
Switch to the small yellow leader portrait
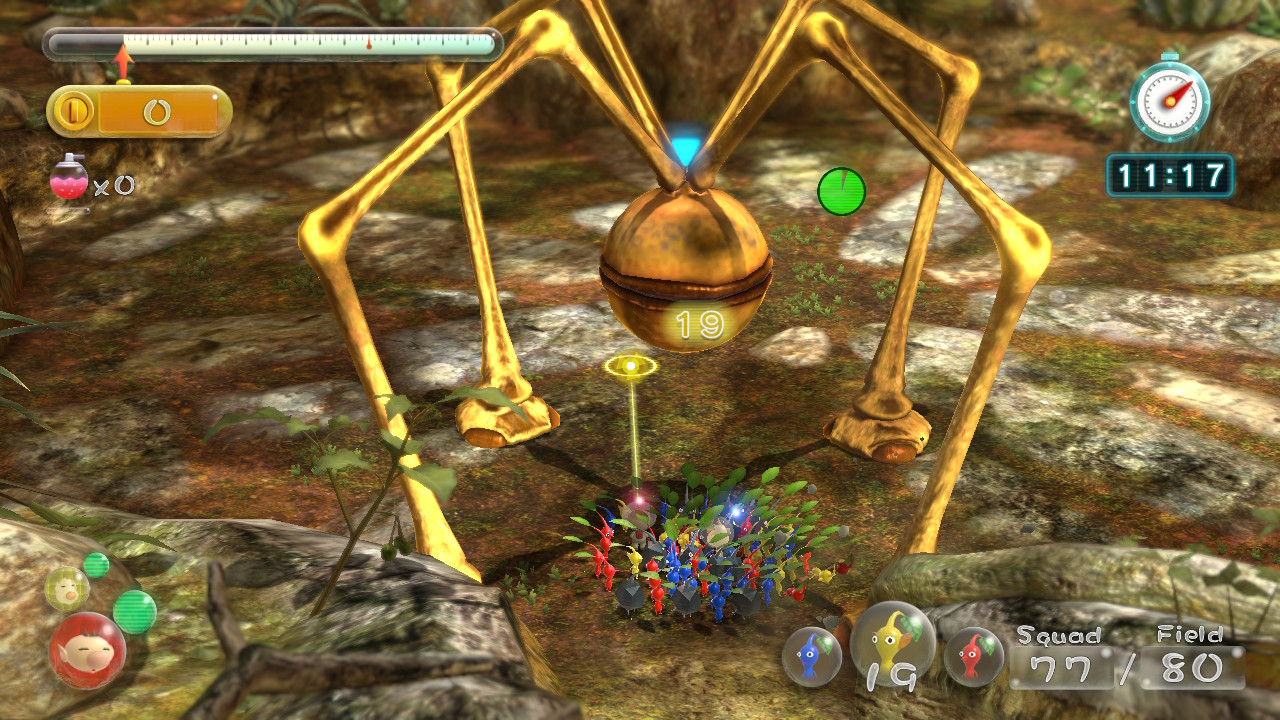(x=67, y=588)
